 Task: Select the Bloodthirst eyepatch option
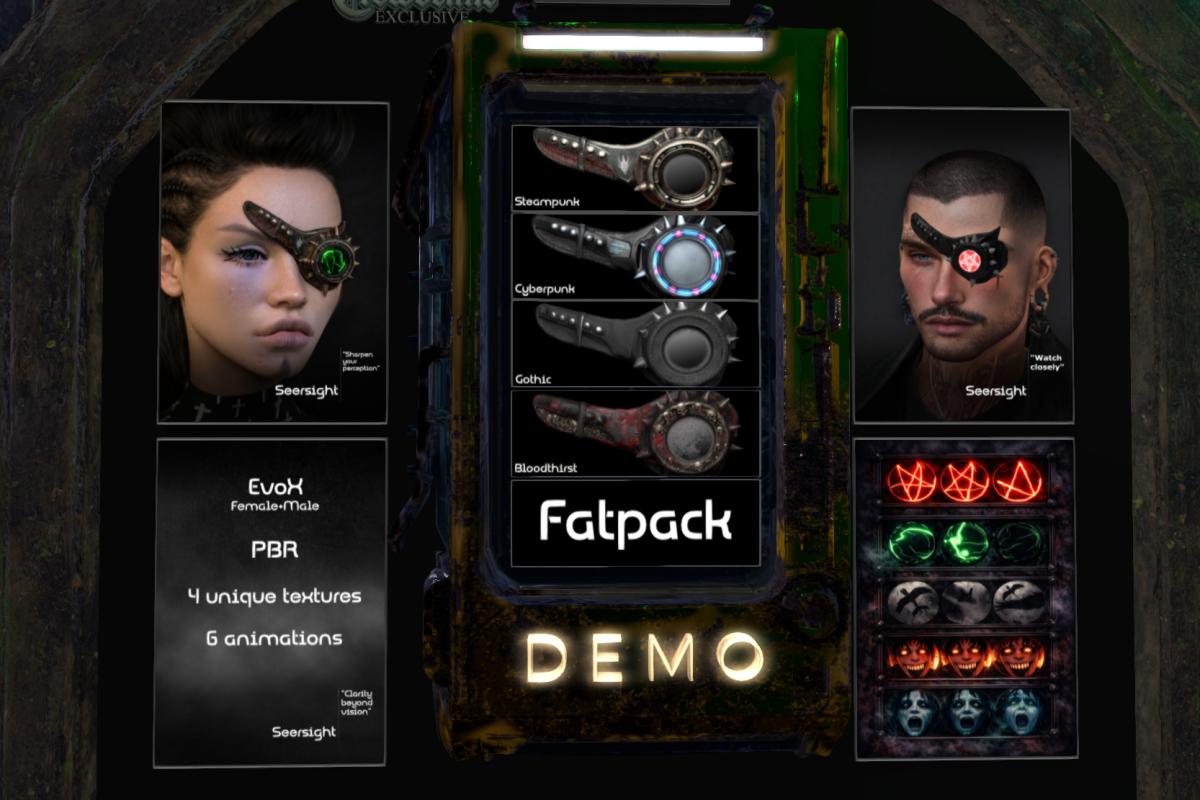[x=635, y=432]
